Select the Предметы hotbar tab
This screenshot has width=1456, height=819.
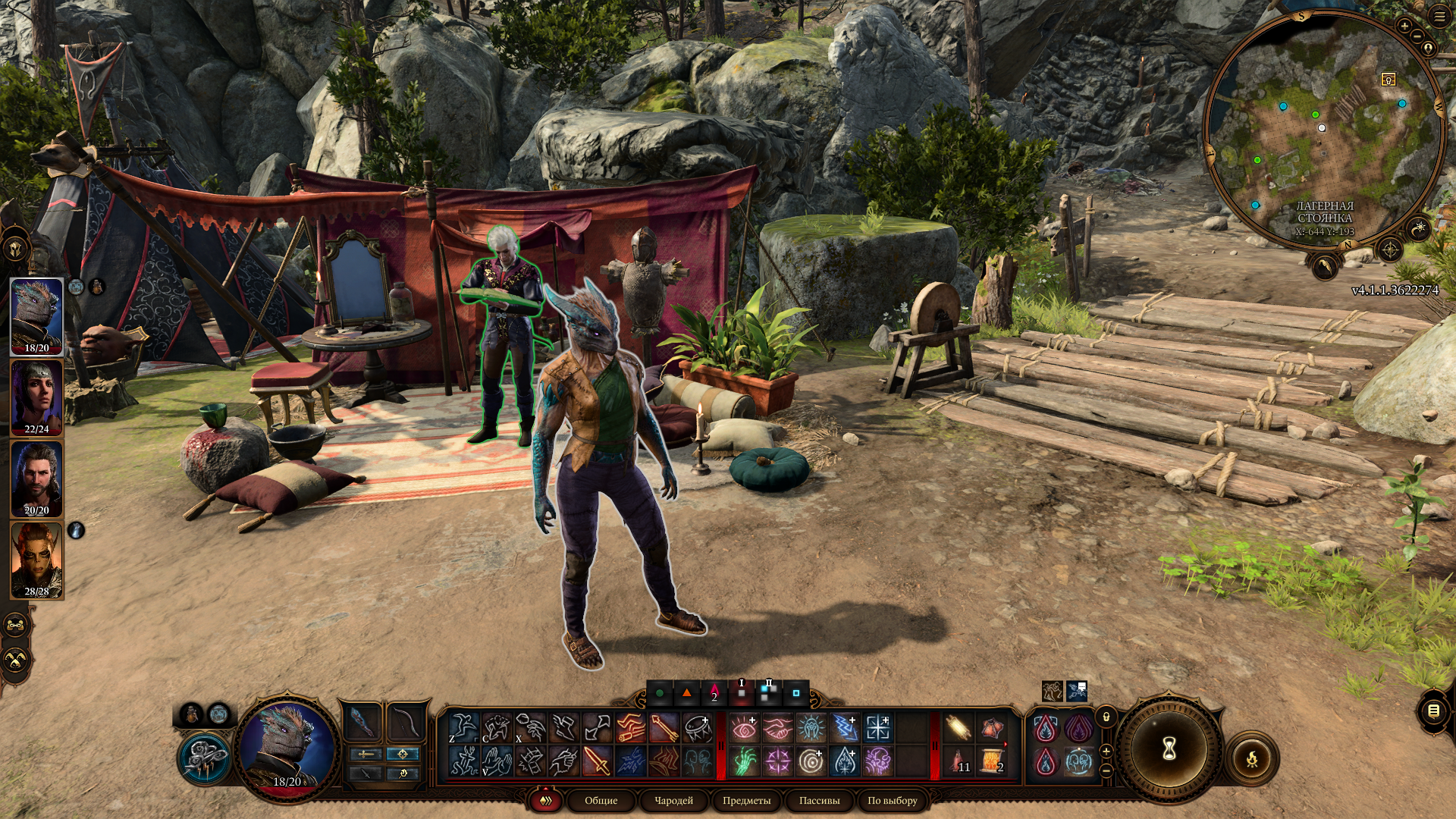tap(746, 800)
